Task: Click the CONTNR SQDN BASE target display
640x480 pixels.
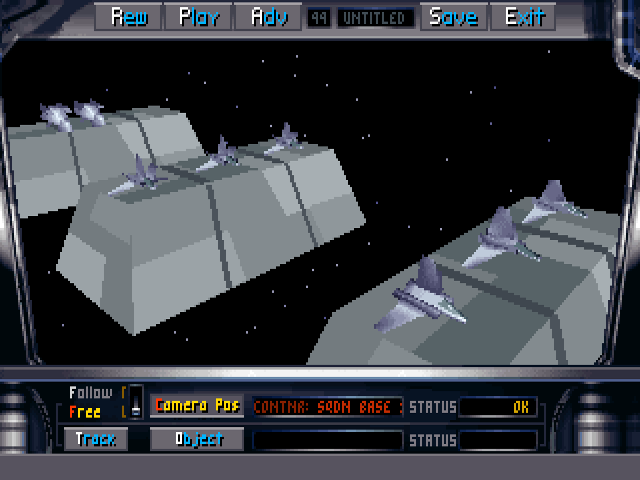Action: (327, 407)
